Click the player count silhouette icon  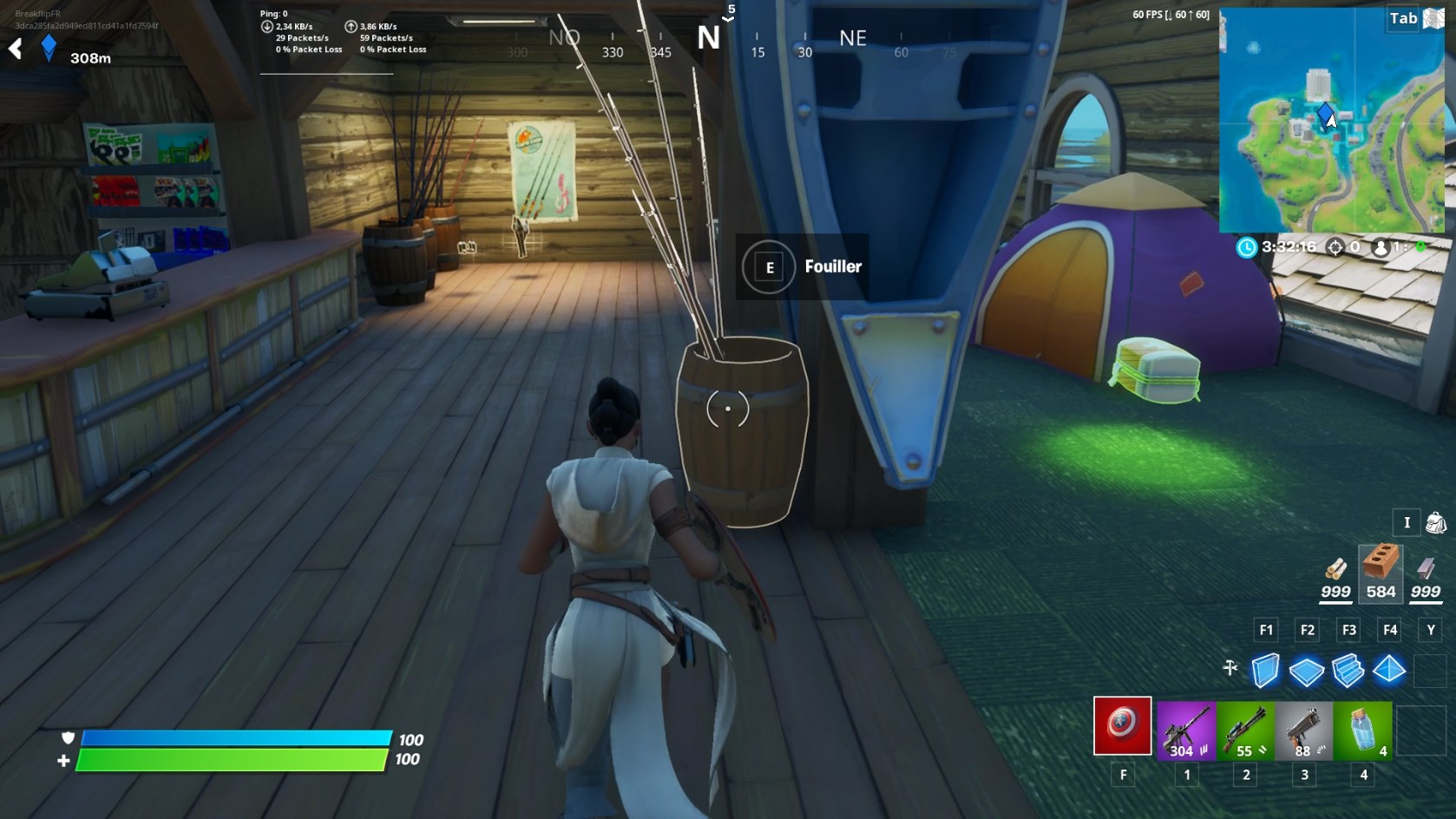point(1381,249)
